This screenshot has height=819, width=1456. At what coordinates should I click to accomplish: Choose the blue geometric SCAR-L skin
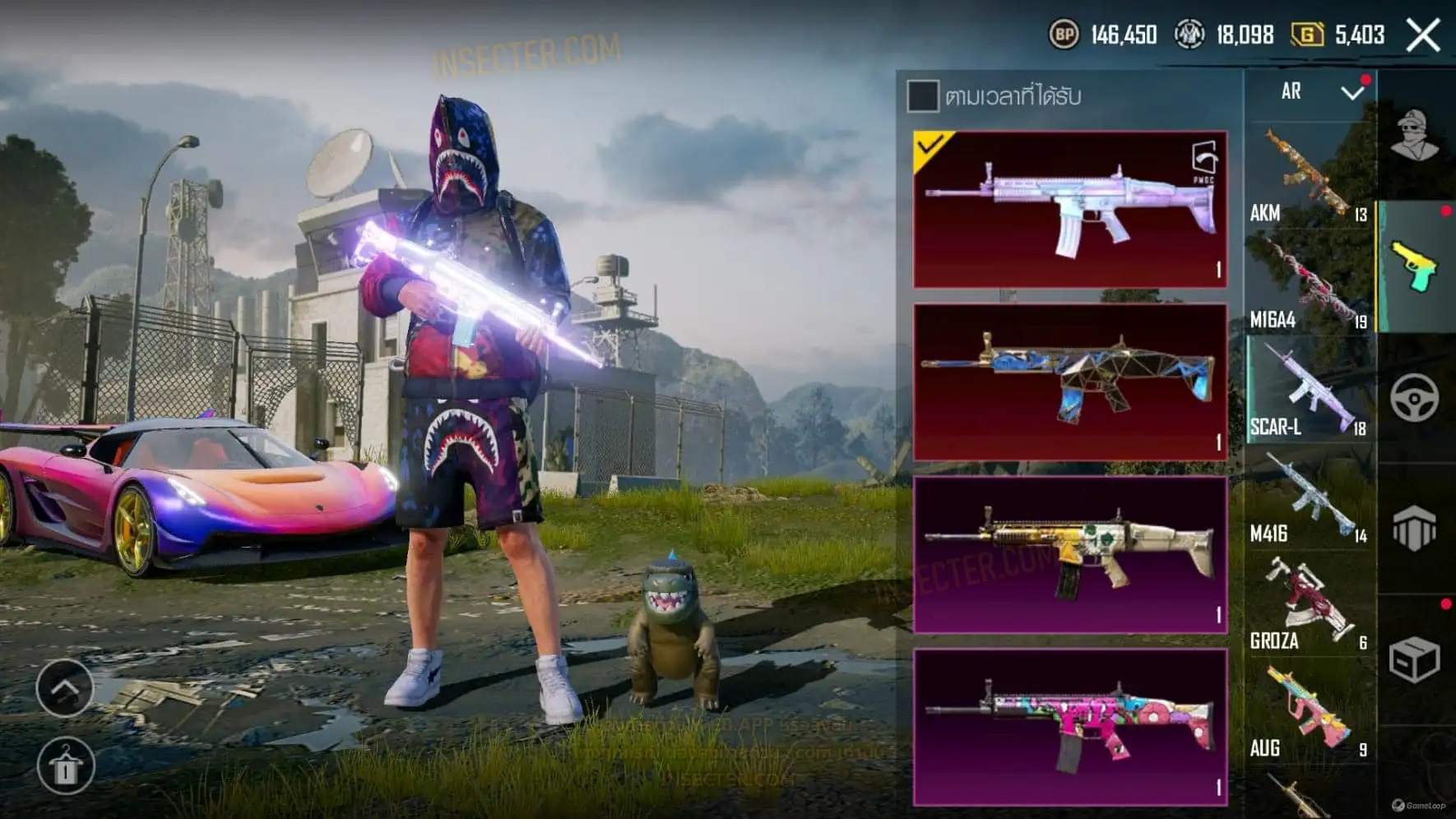[1070, 382]
